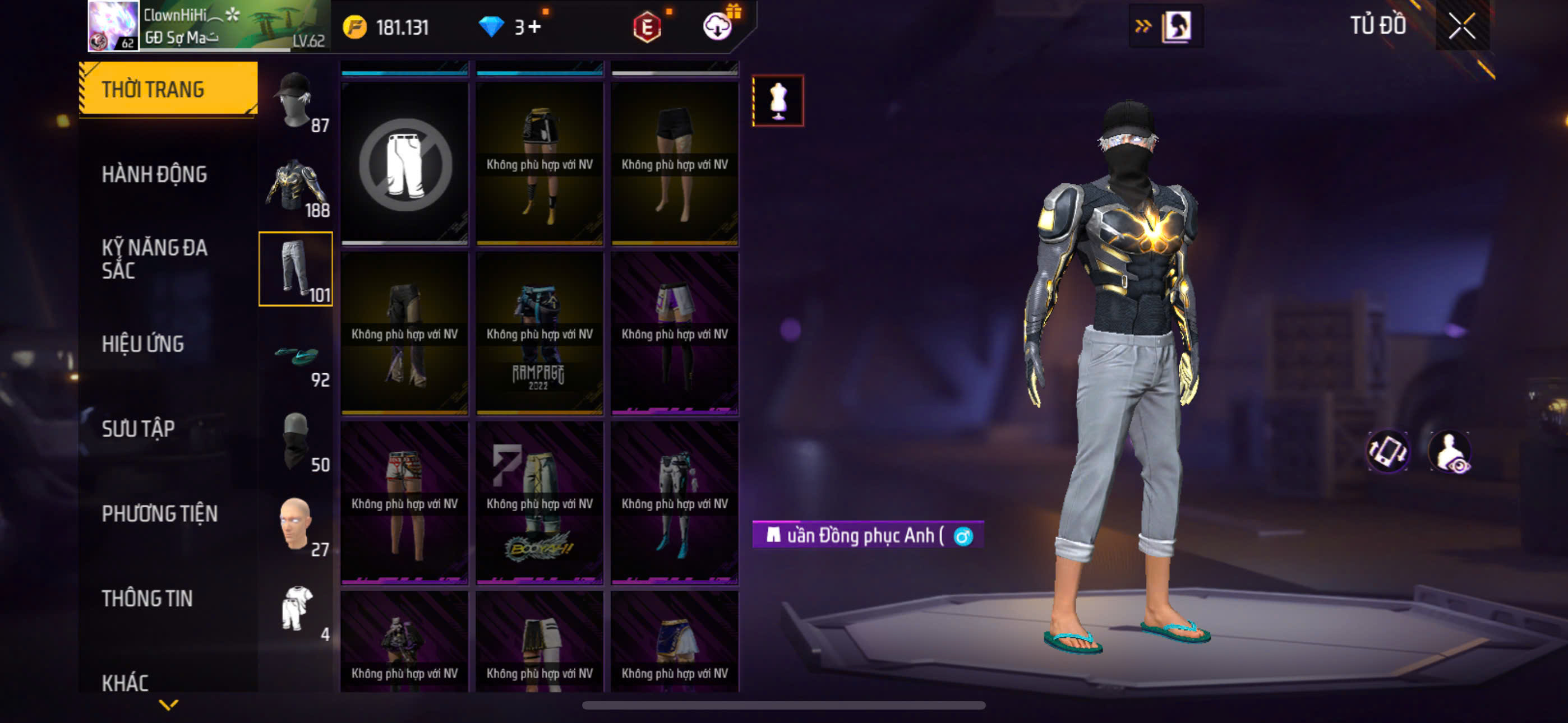Click the mannequin icon button
Screen dimensions: 1568x723
(x=778, y=100)
